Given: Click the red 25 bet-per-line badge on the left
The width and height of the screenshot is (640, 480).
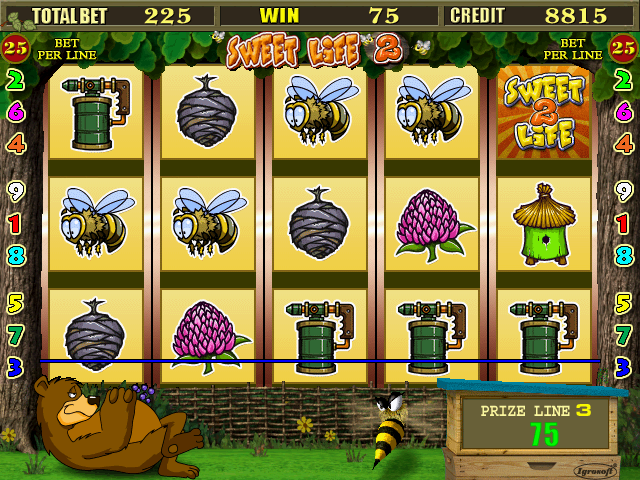Looking at the screenshot, I should point(15,46).
